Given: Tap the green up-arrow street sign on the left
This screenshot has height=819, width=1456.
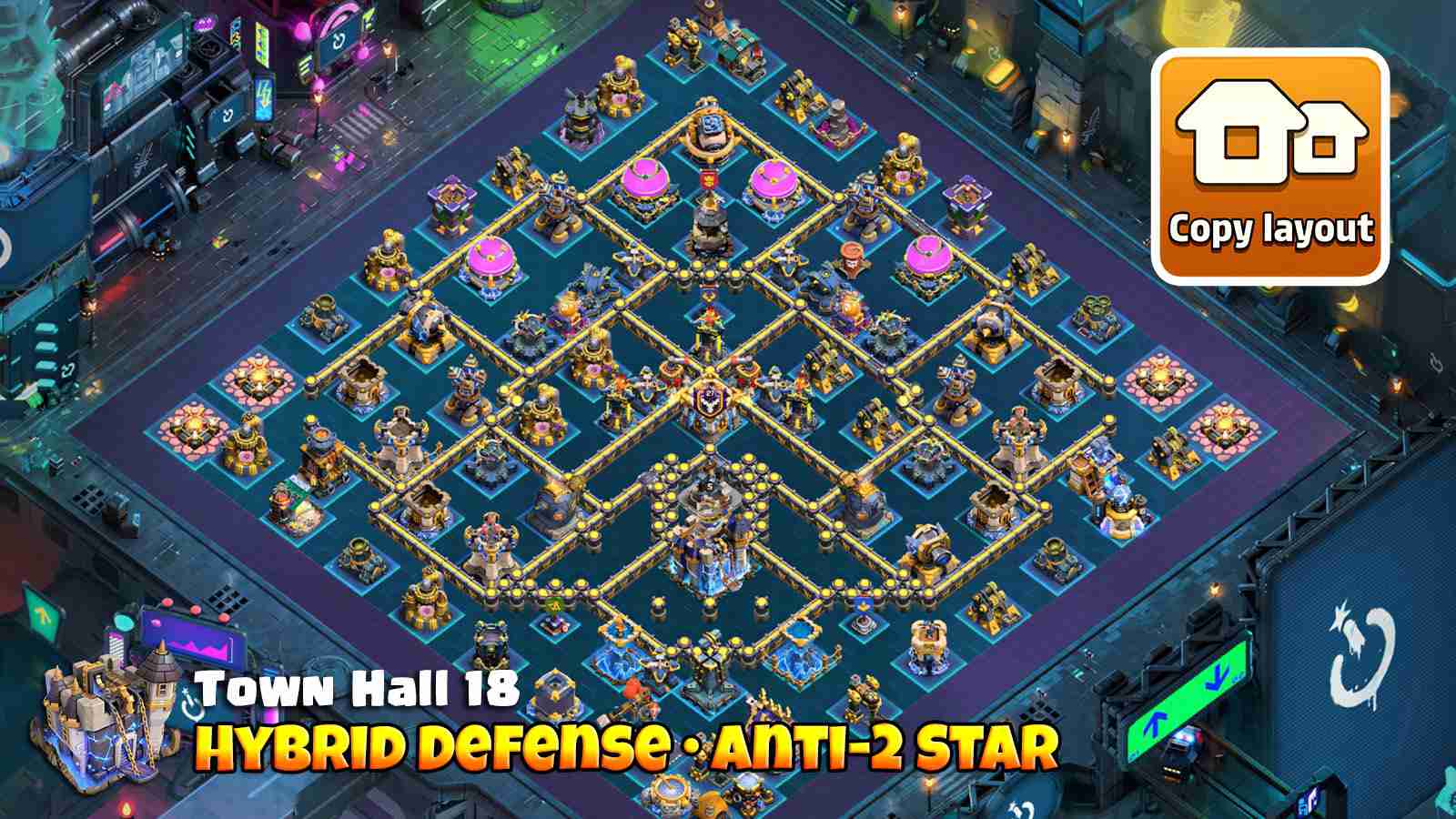Looking at the screenshot, I should (x=43, y=616).
